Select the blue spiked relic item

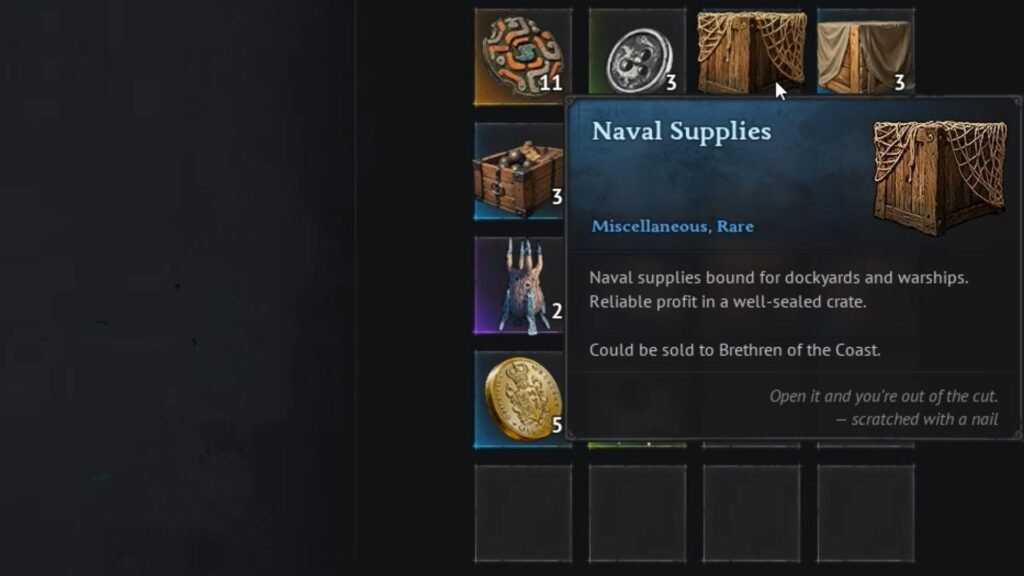[x=520, y=285]
